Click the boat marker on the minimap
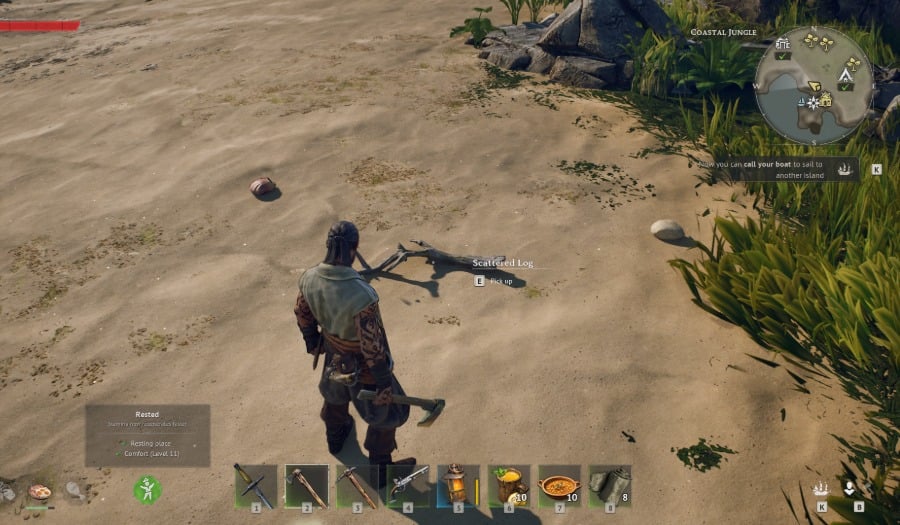 pos(803,101)
